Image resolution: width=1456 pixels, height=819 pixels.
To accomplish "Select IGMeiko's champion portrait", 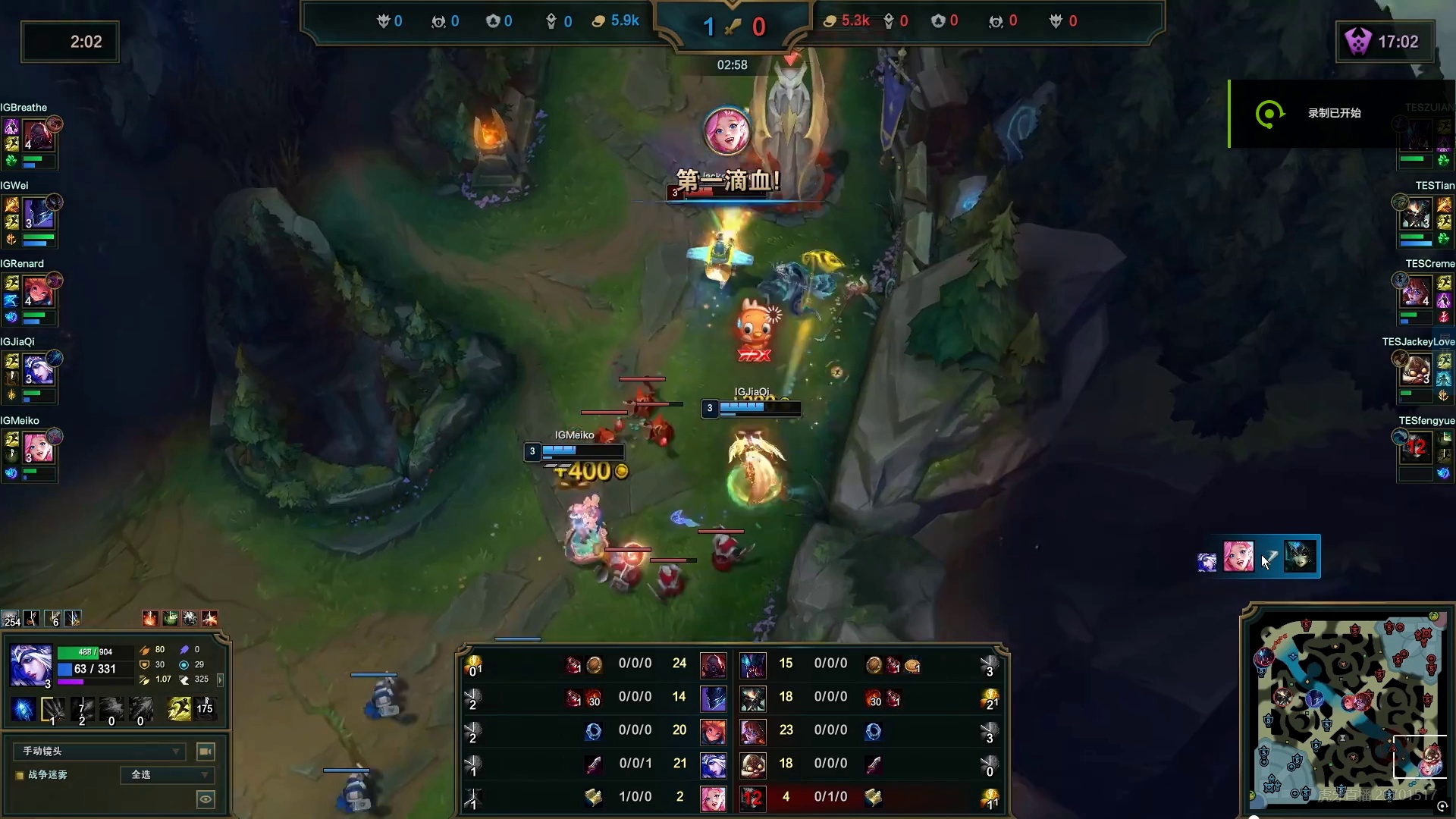I will pyautogui.click(x=38, y=448).
